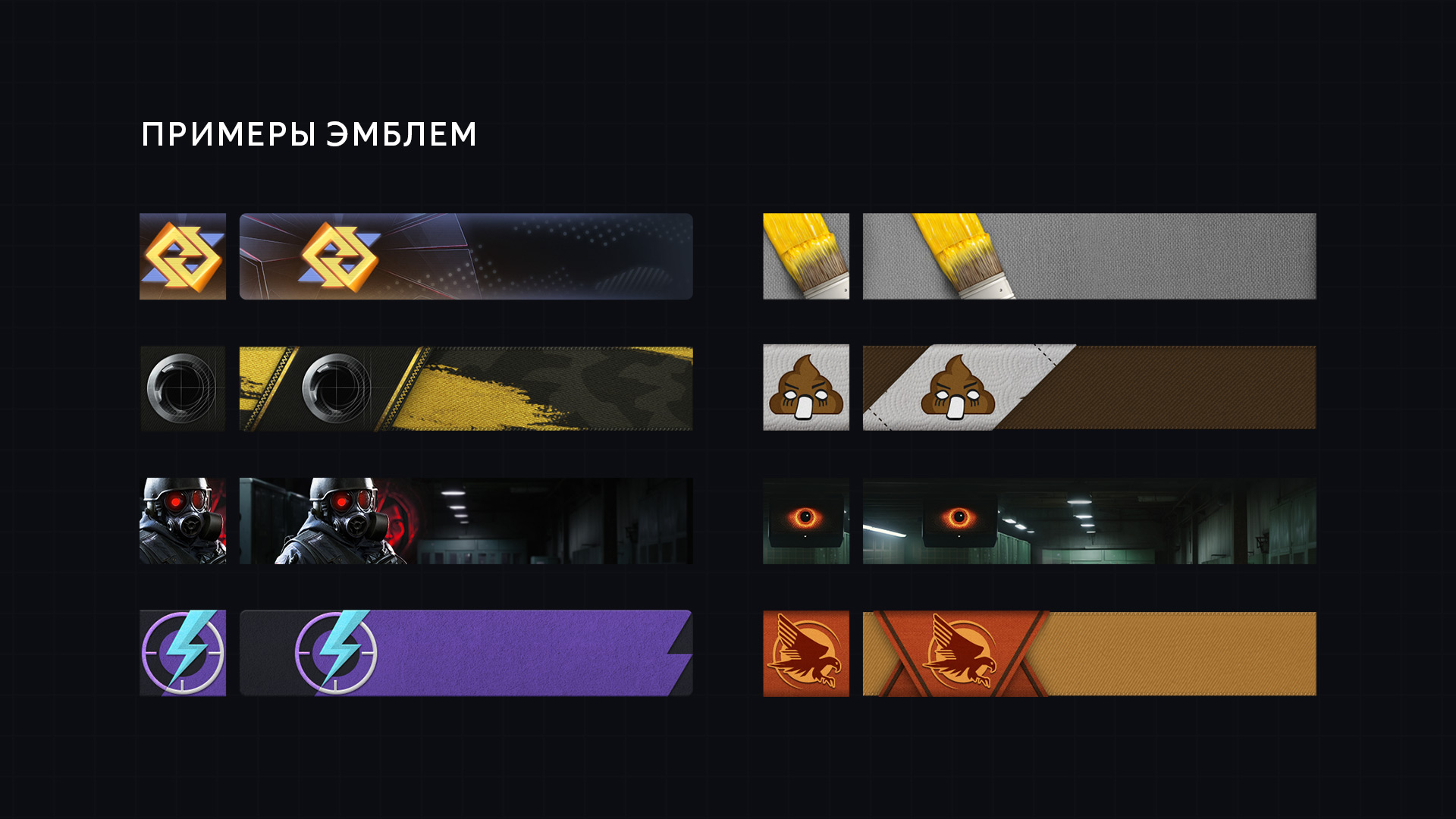Pick the square glowing orange eye emblem

[806, 521]
